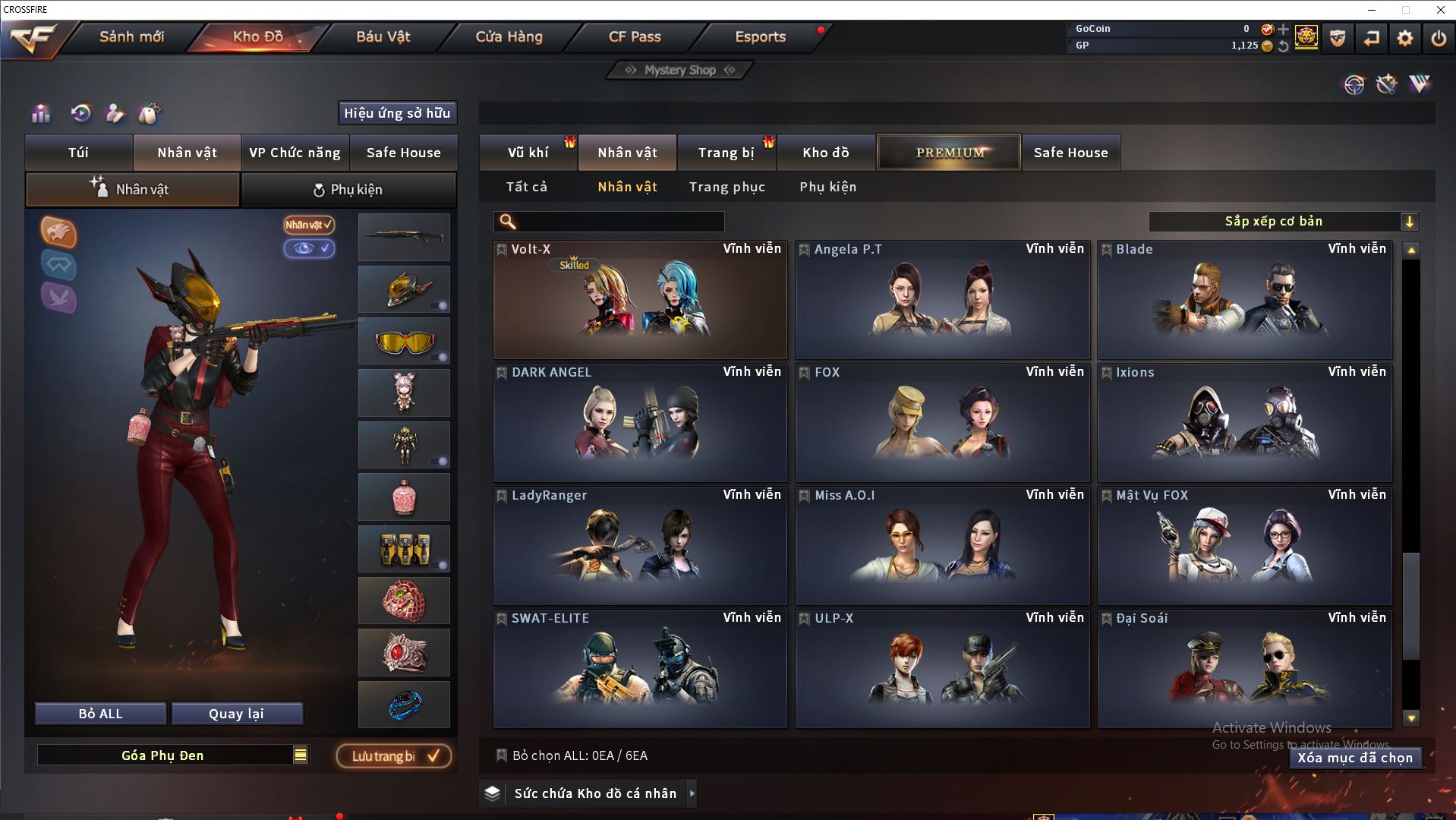1456x820 pixels.
Task: Click Xóa mục đã chọn button
Action: pyautogui.click(x=1354, y=758)
